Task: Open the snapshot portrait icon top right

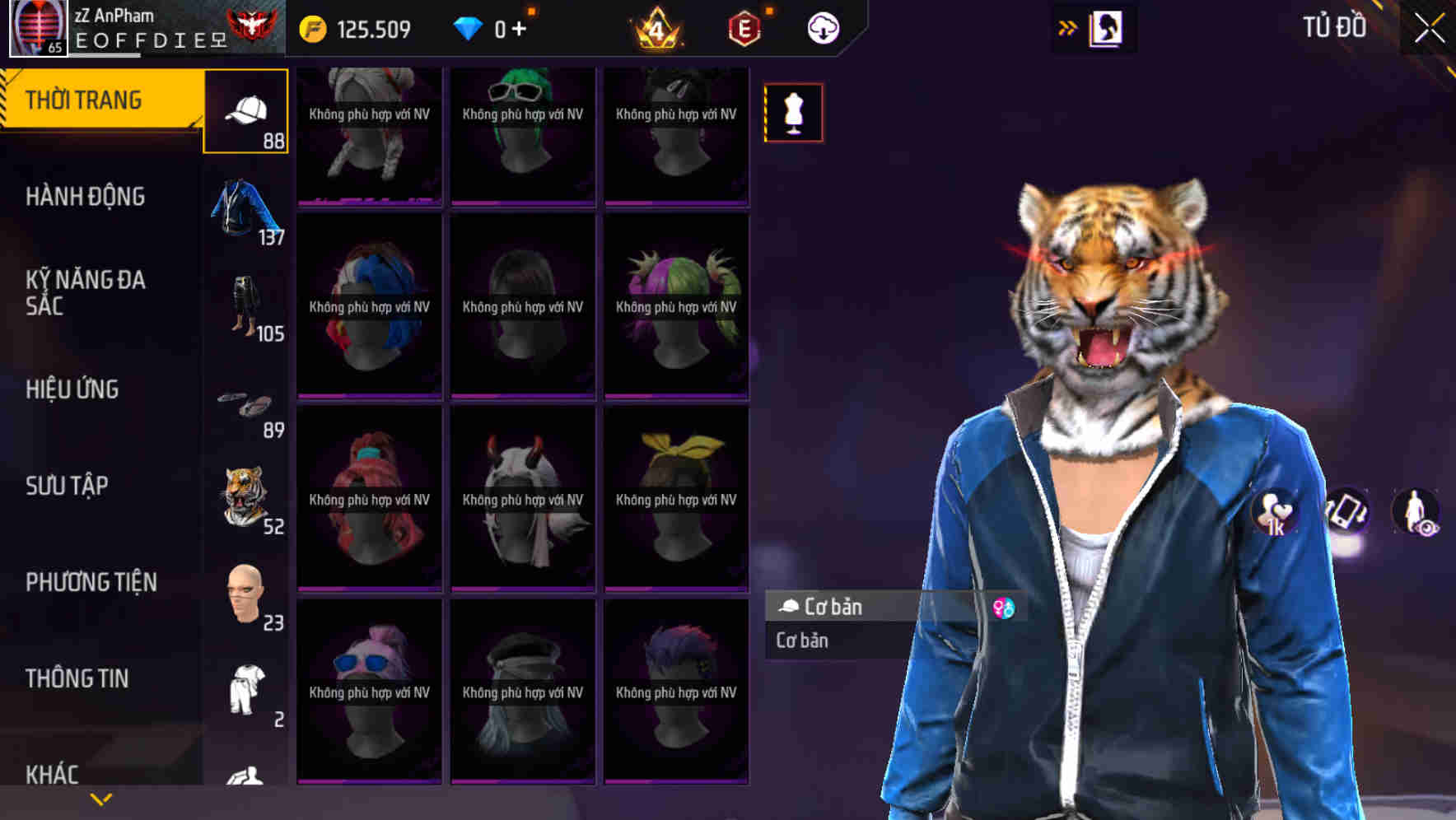Action: (1110, 27)
